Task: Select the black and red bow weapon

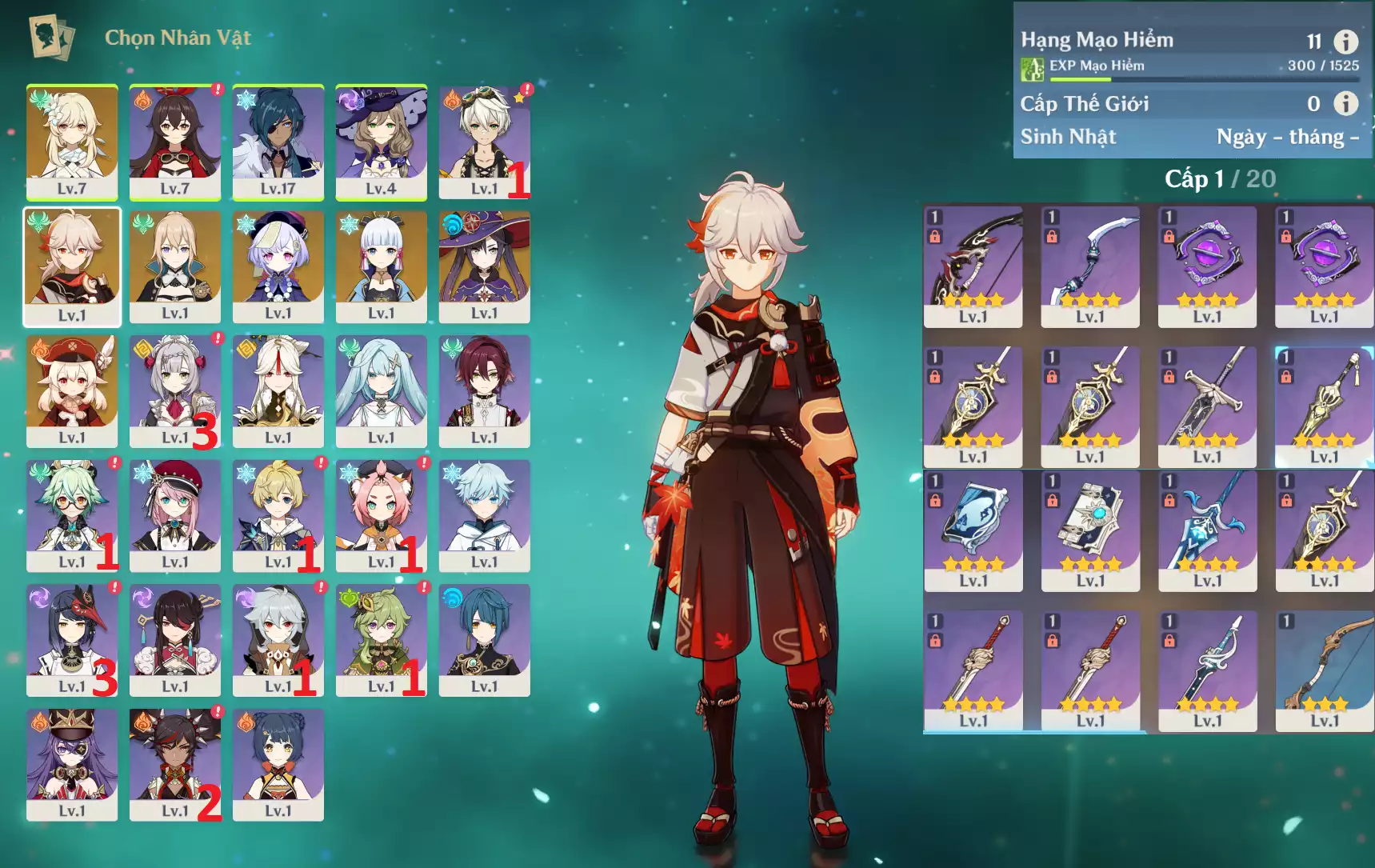Action: [x=973, y=266]
